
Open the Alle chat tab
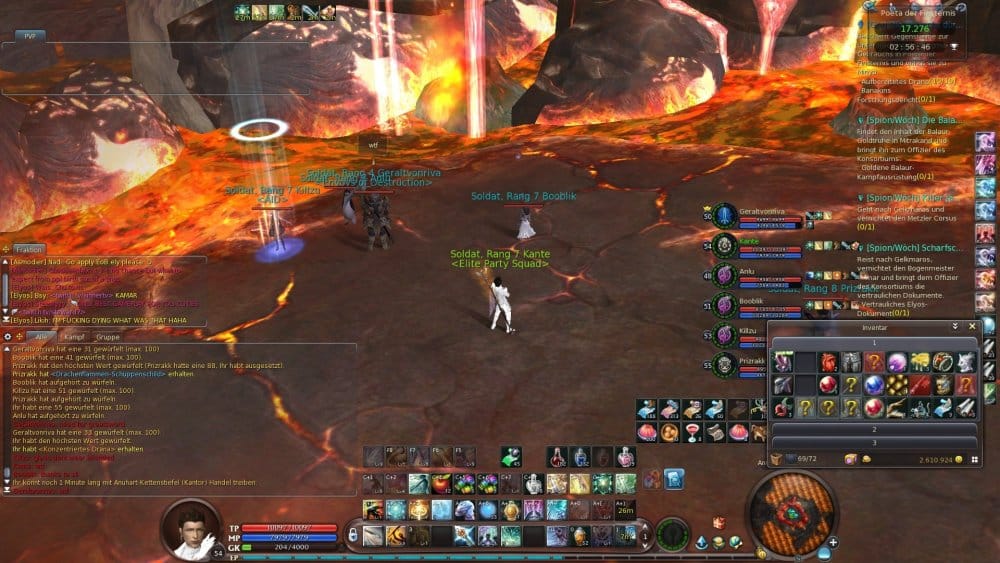(x=43, y=337)
